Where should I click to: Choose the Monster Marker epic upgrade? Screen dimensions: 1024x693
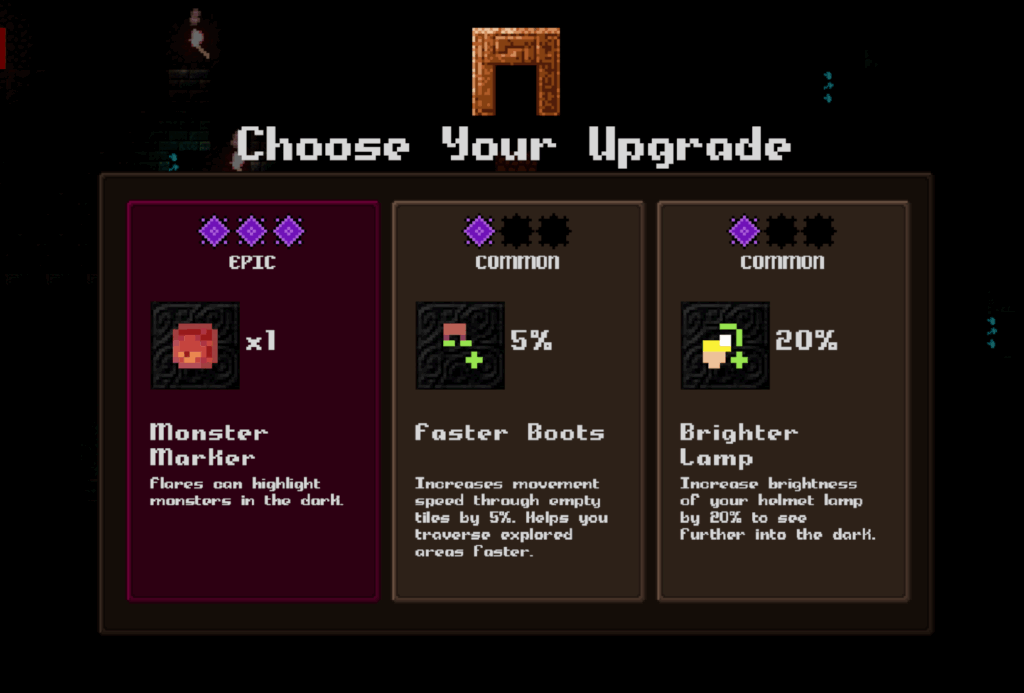tap(253, 400)
